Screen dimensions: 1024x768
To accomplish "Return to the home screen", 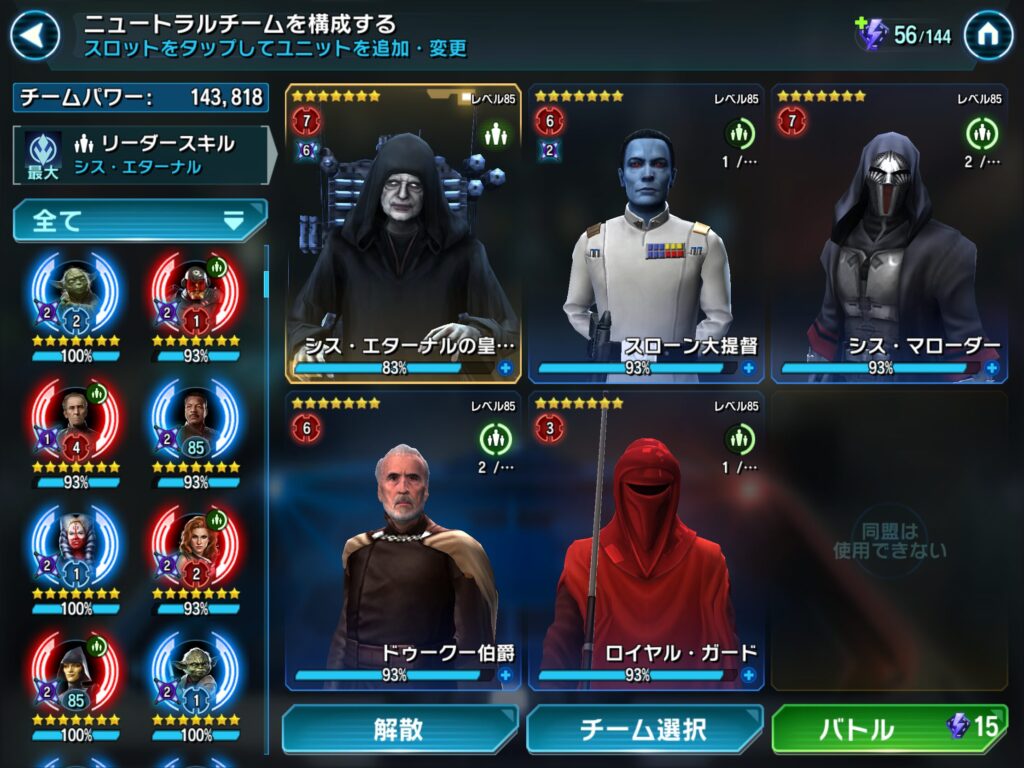I will tap(988, 37).
